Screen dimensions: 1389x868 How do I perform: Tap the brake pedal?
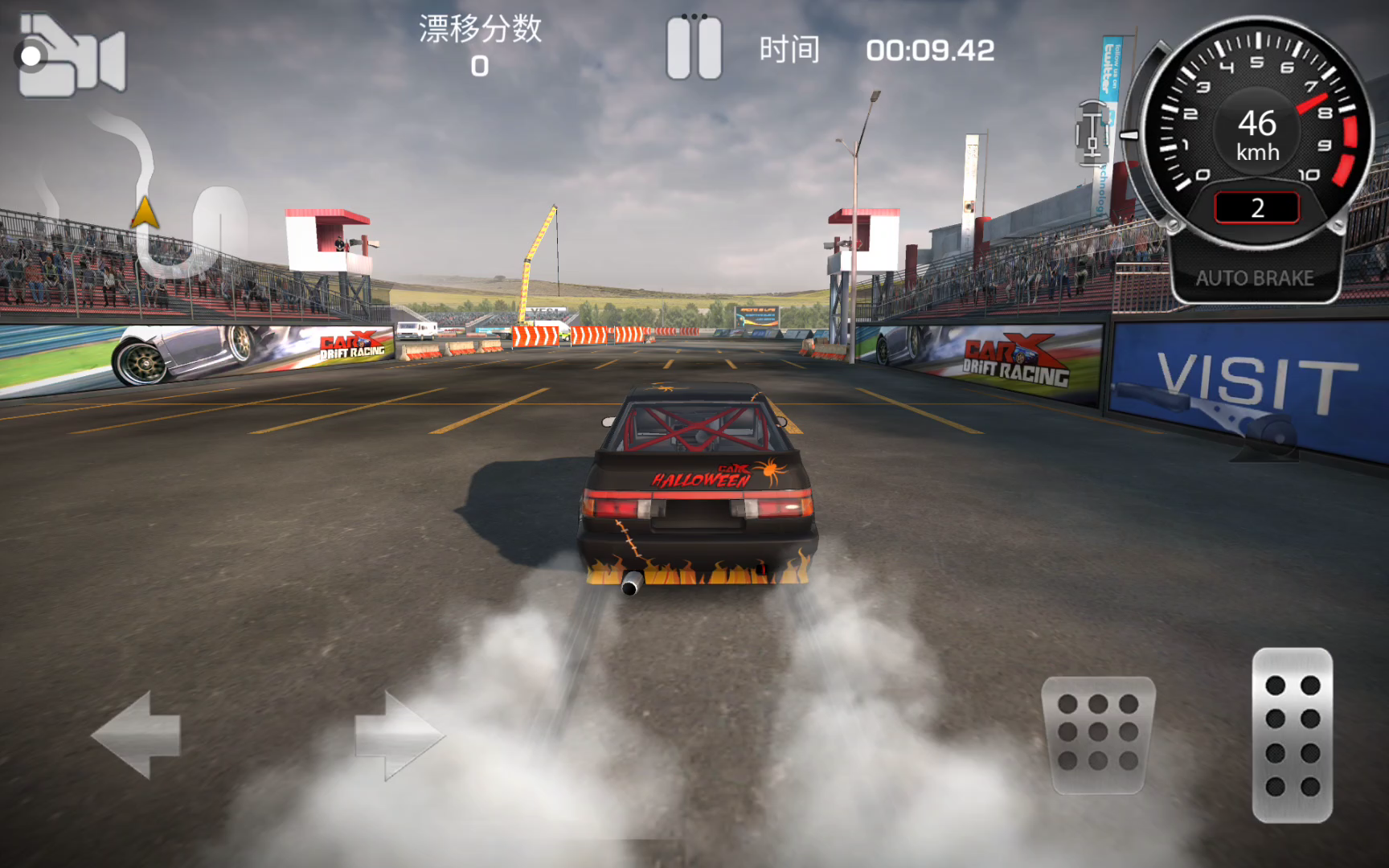click(1098, 735)
